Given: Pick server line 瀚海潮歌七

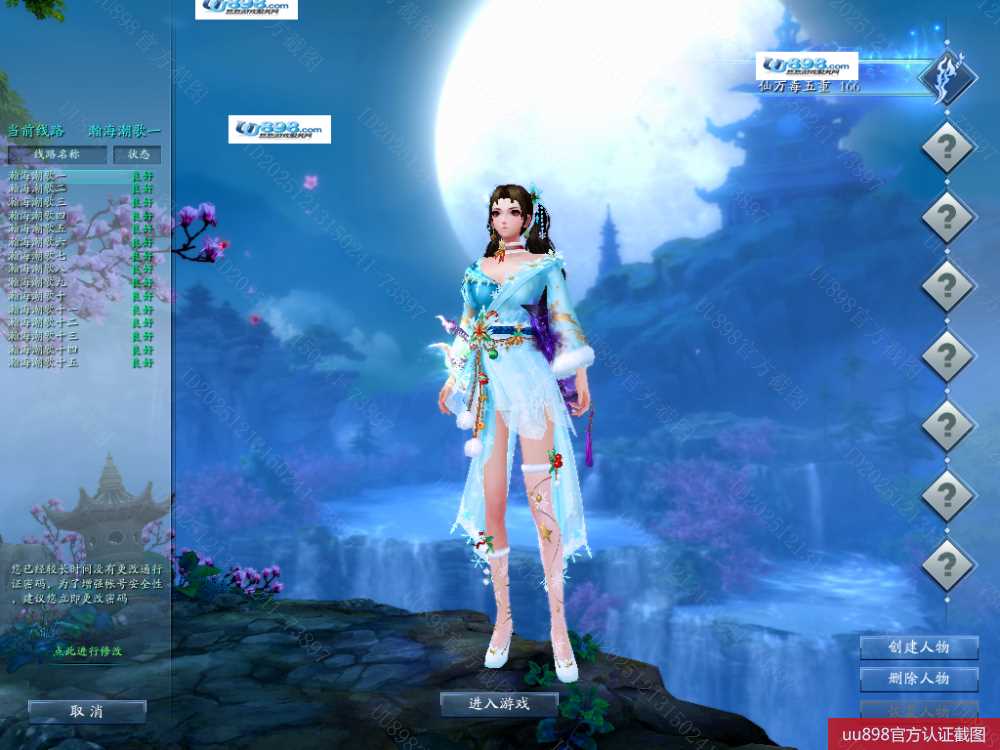Looking at the screenshot, I should coord(38,256).
